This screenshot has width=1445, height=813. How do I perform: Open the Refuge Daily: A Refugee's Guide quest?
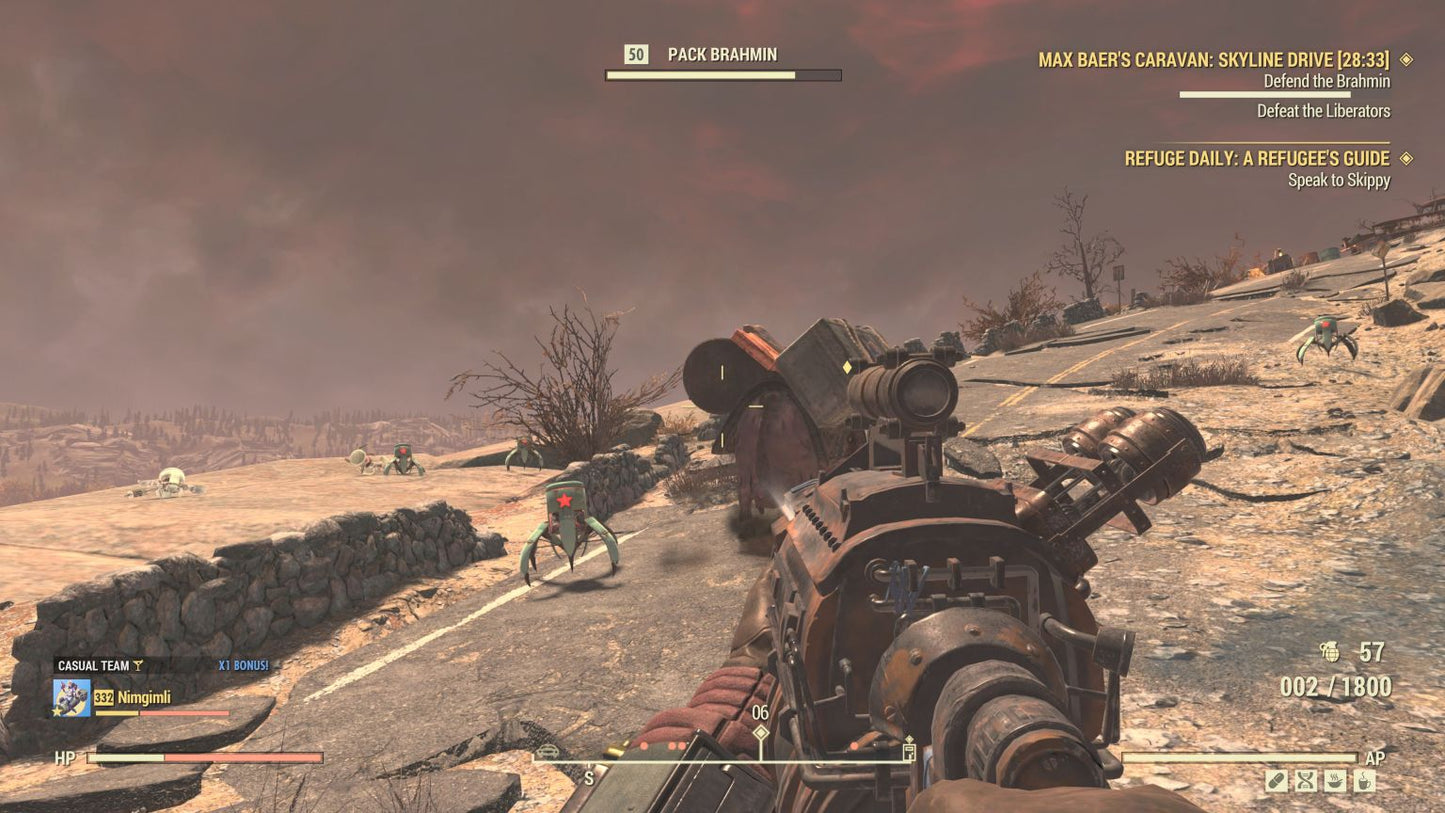[1256, 158]
